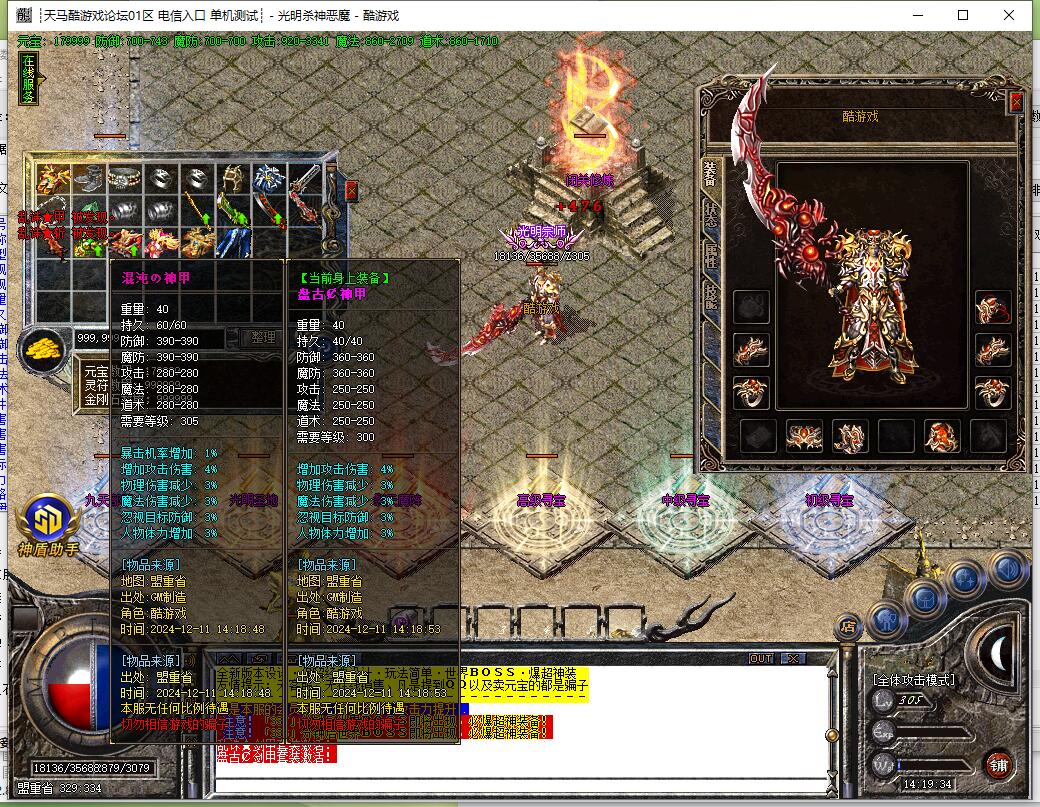Click the red 铺 stall button
This screenshot has width=1040, height=807.
[998, 767]
